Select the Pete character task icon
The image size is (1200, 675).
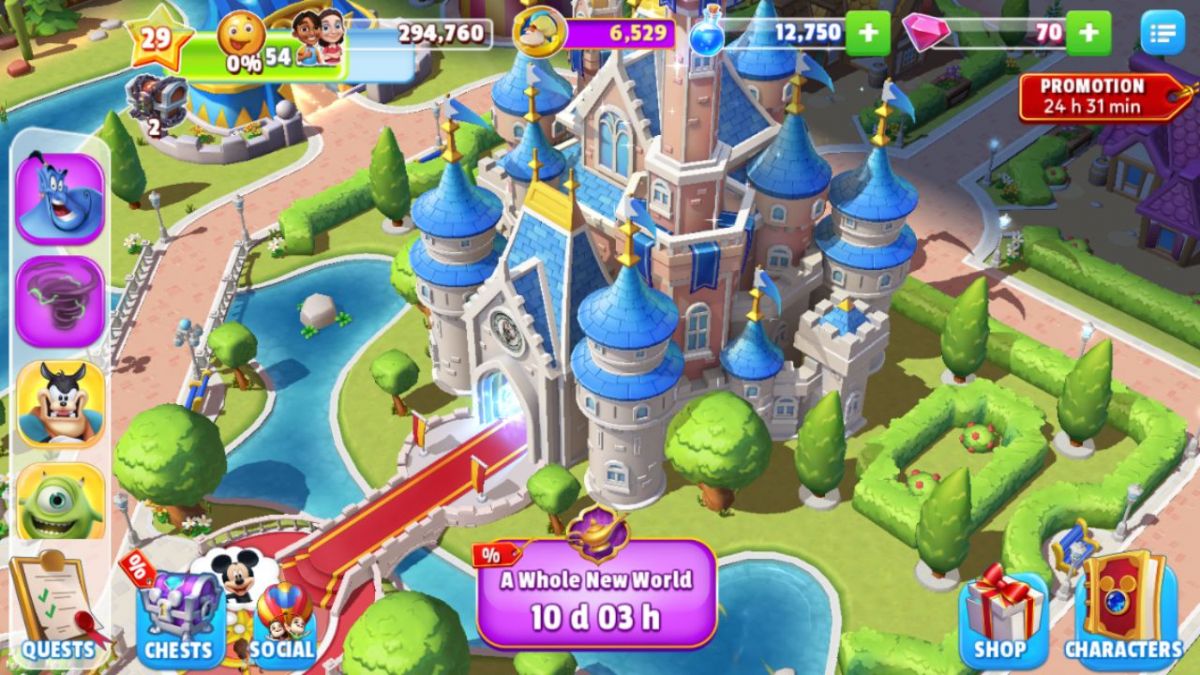click(60, 402)
